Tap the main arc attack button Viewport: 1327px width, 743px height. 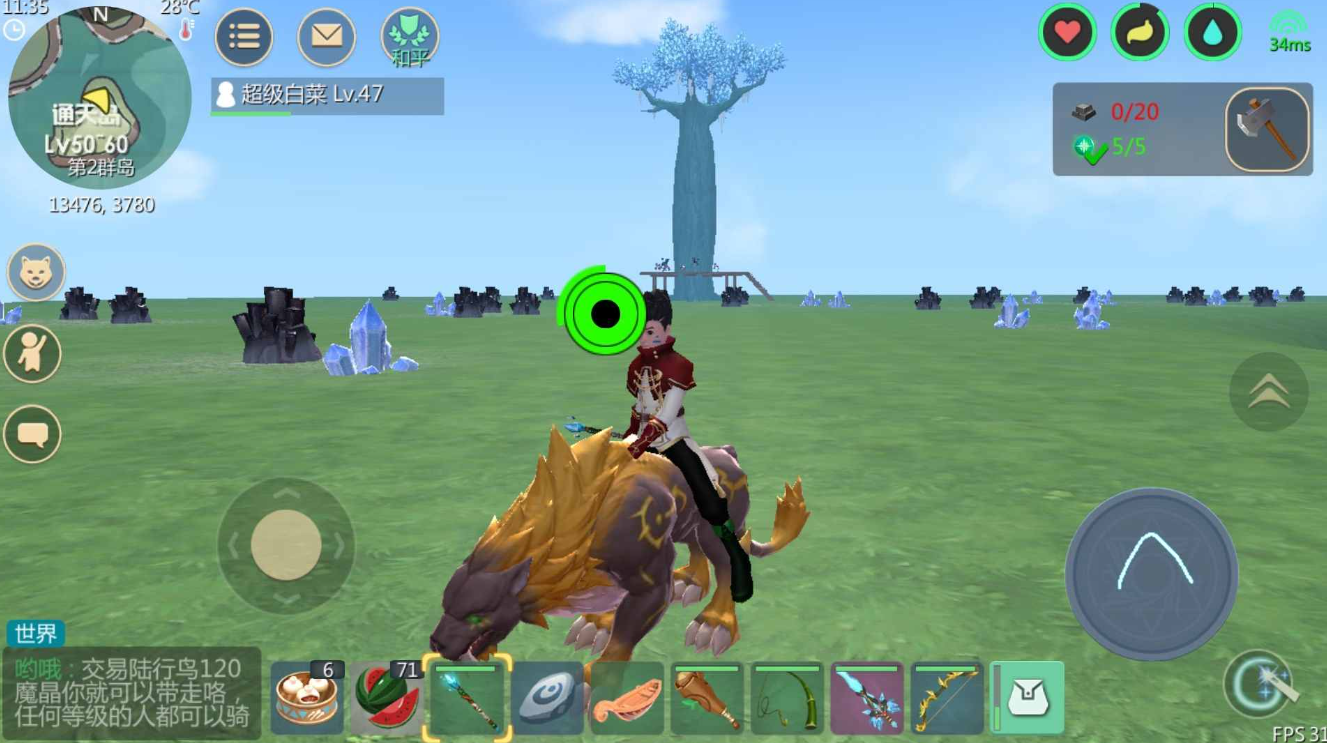tap(1152, 574)
